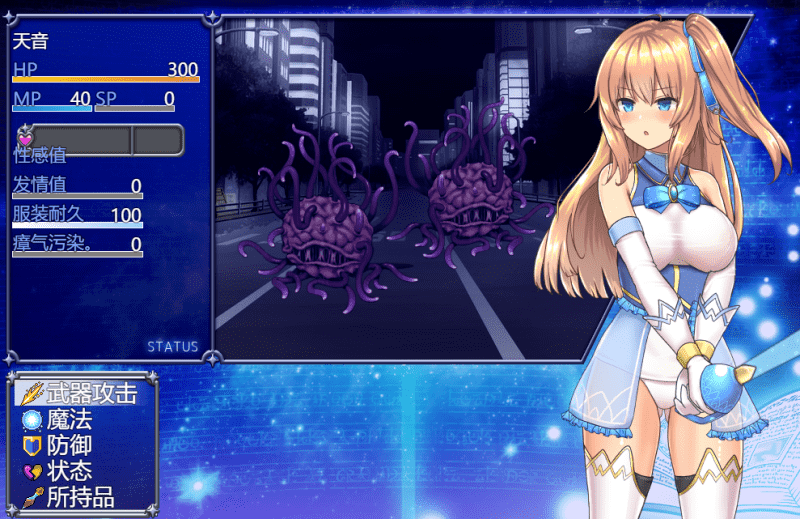800x519 pixels.
Task: Open the 状态 status command
Action: pyautogui.click(x=68, y=471)
